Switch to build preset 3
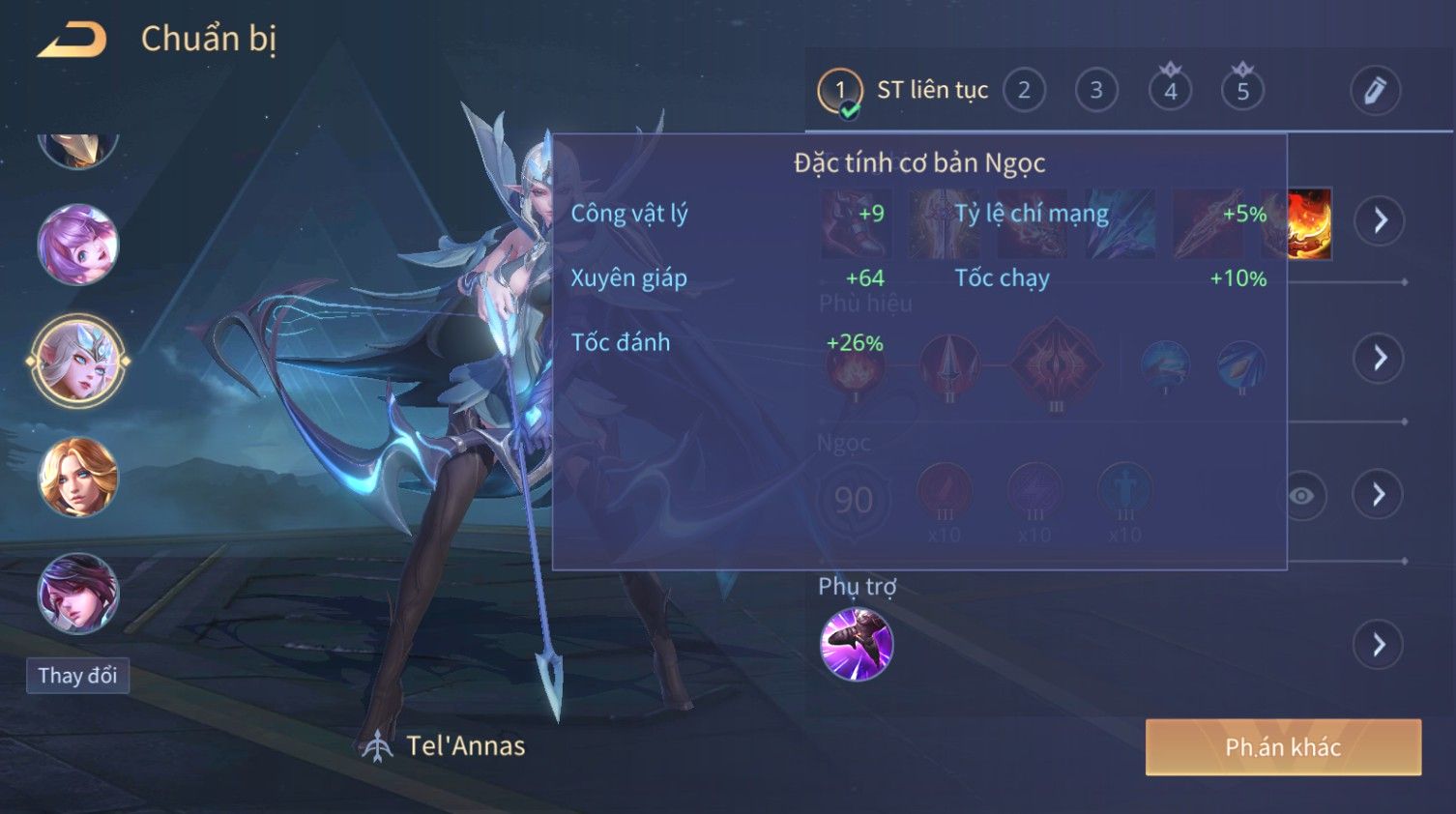This screenshot has height=814, width=1456. (x=1096, y=91)
